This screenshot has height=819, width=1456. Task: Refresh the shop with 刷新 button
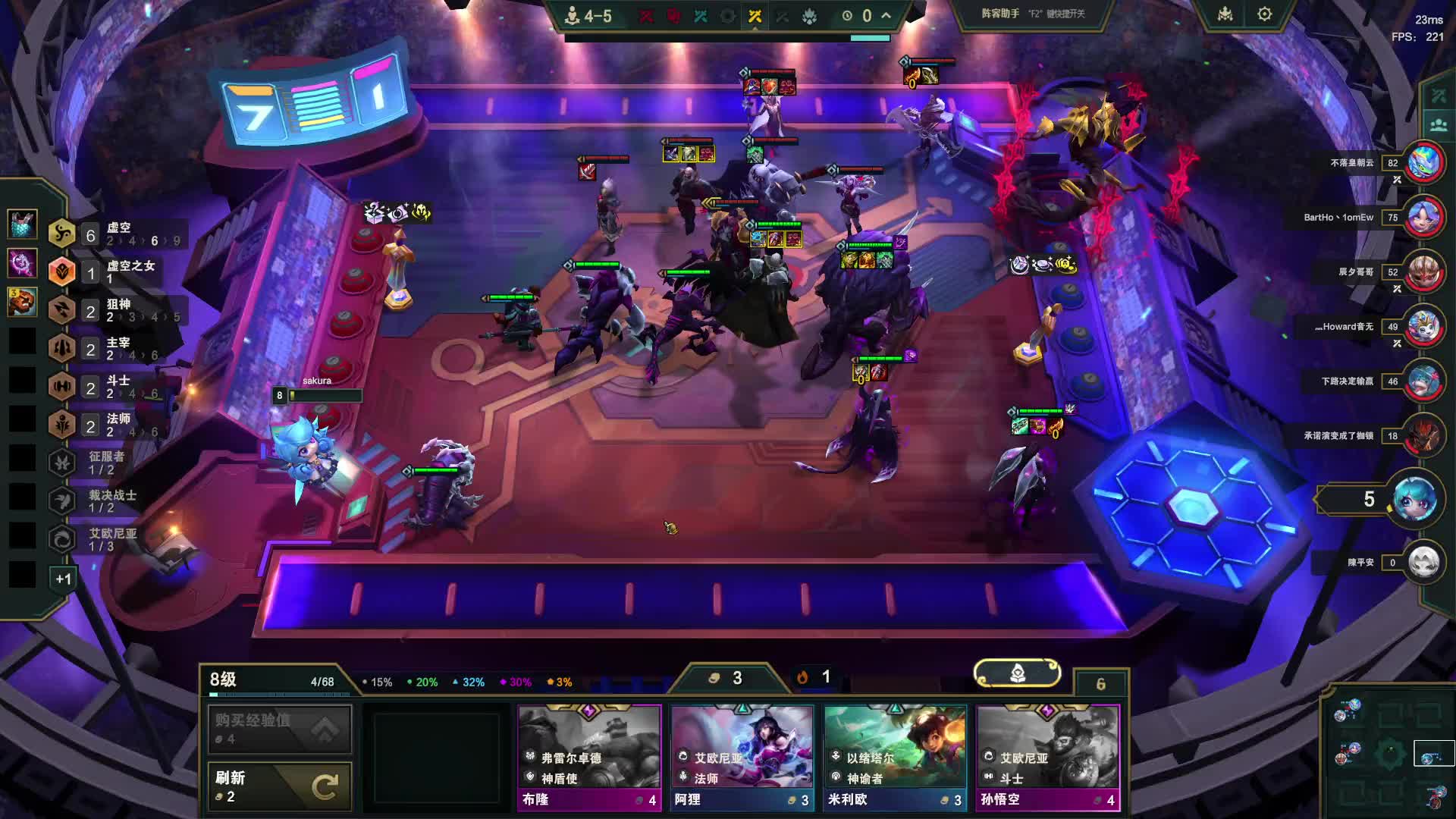coord(279,786)
